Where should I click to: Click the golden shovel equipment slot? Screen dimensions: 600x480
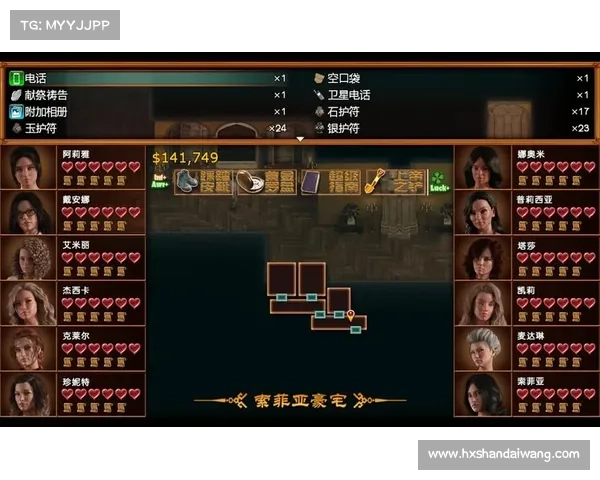(389, 181)
